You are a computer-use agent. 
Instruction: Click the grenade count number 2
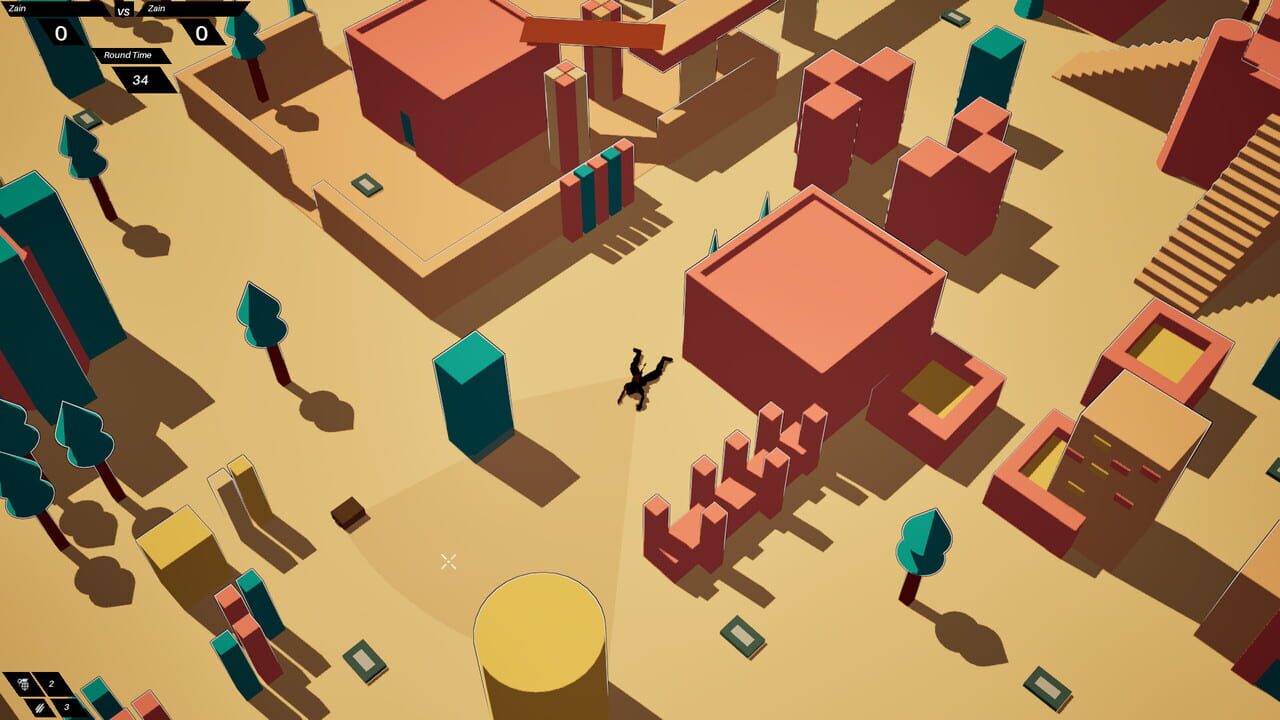point(50,685)
